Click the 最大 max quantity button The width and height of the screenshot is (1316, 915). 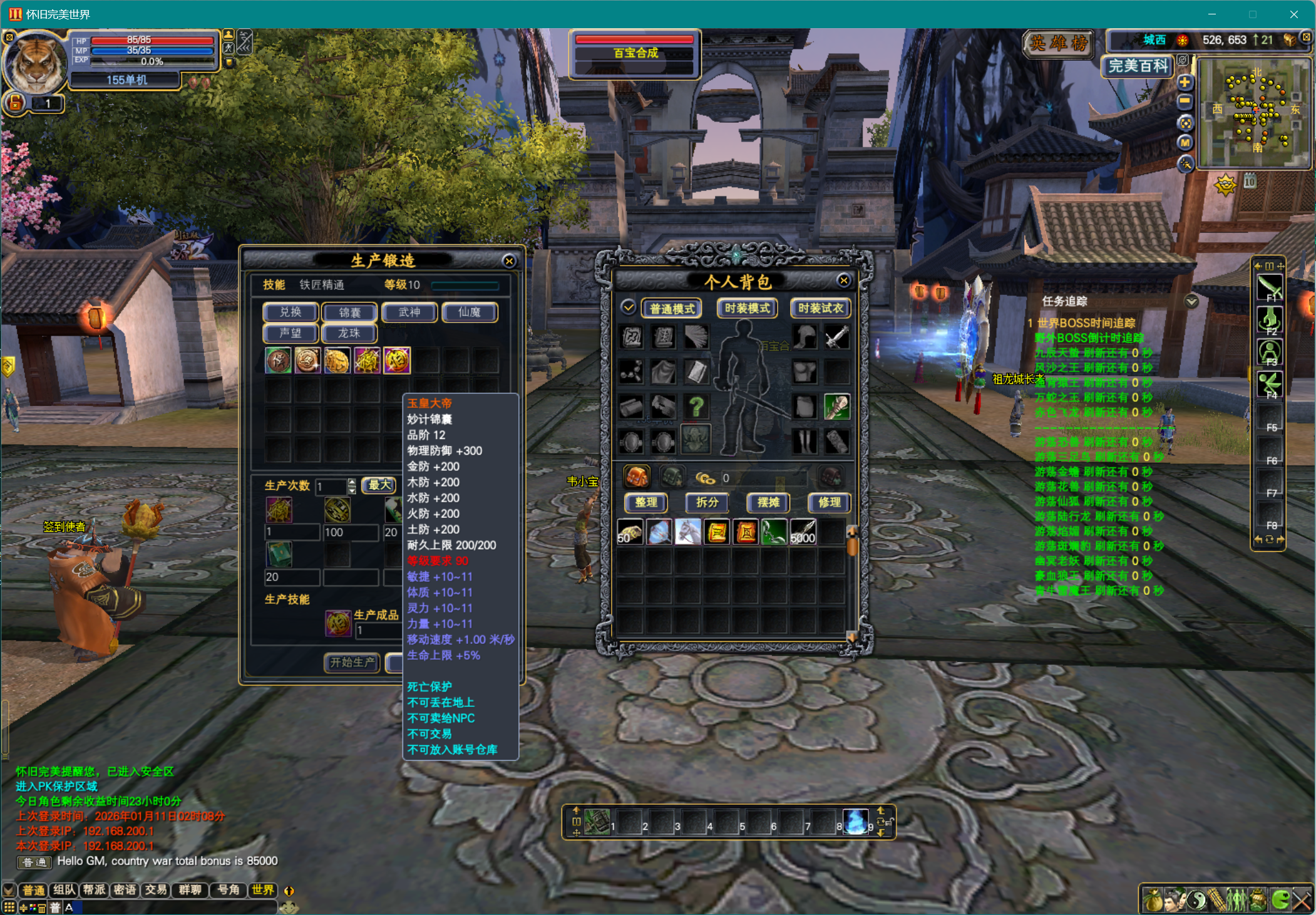(379, 485)
